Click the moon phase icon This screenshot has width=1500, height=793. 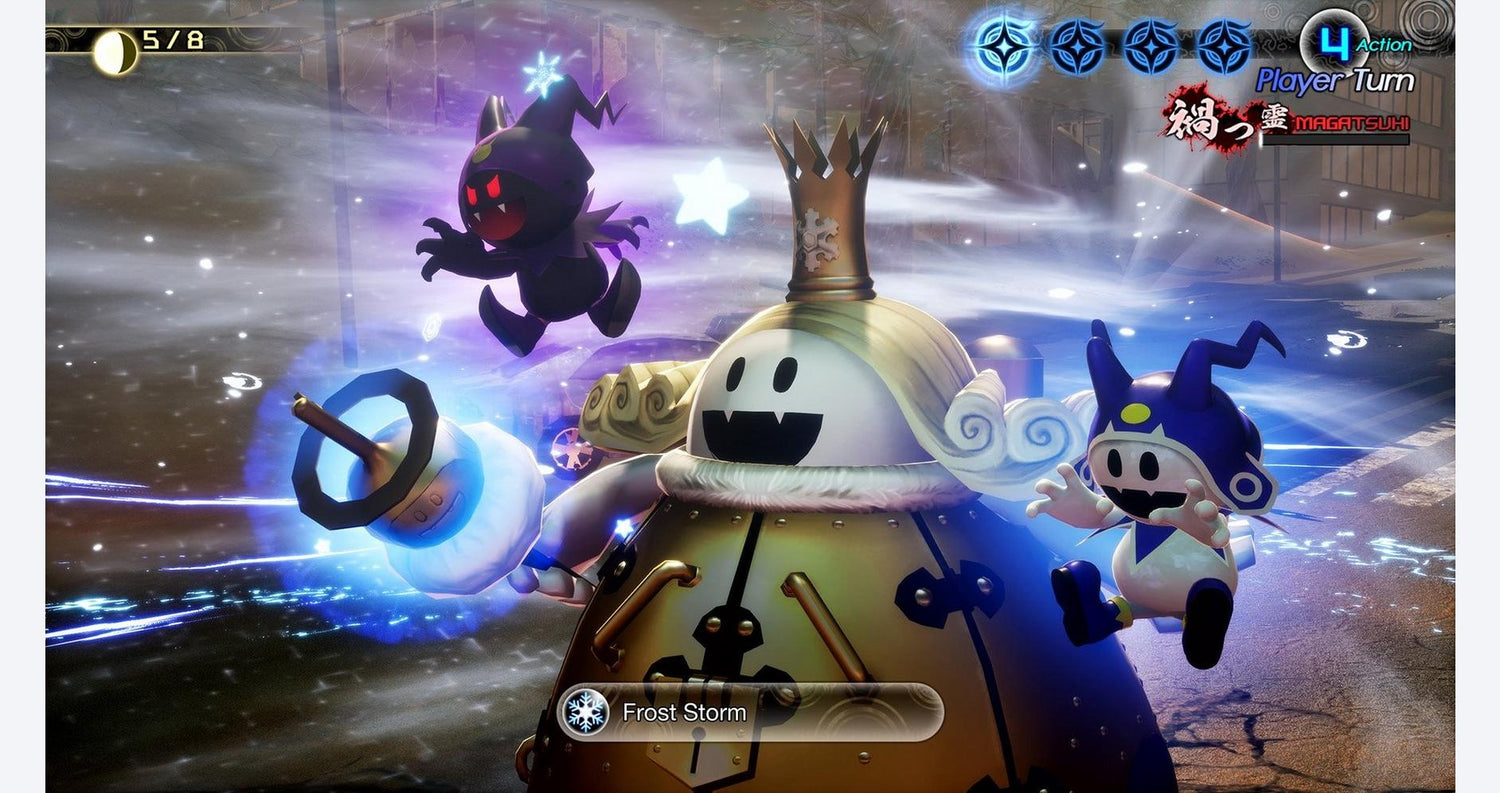(114, 52)
